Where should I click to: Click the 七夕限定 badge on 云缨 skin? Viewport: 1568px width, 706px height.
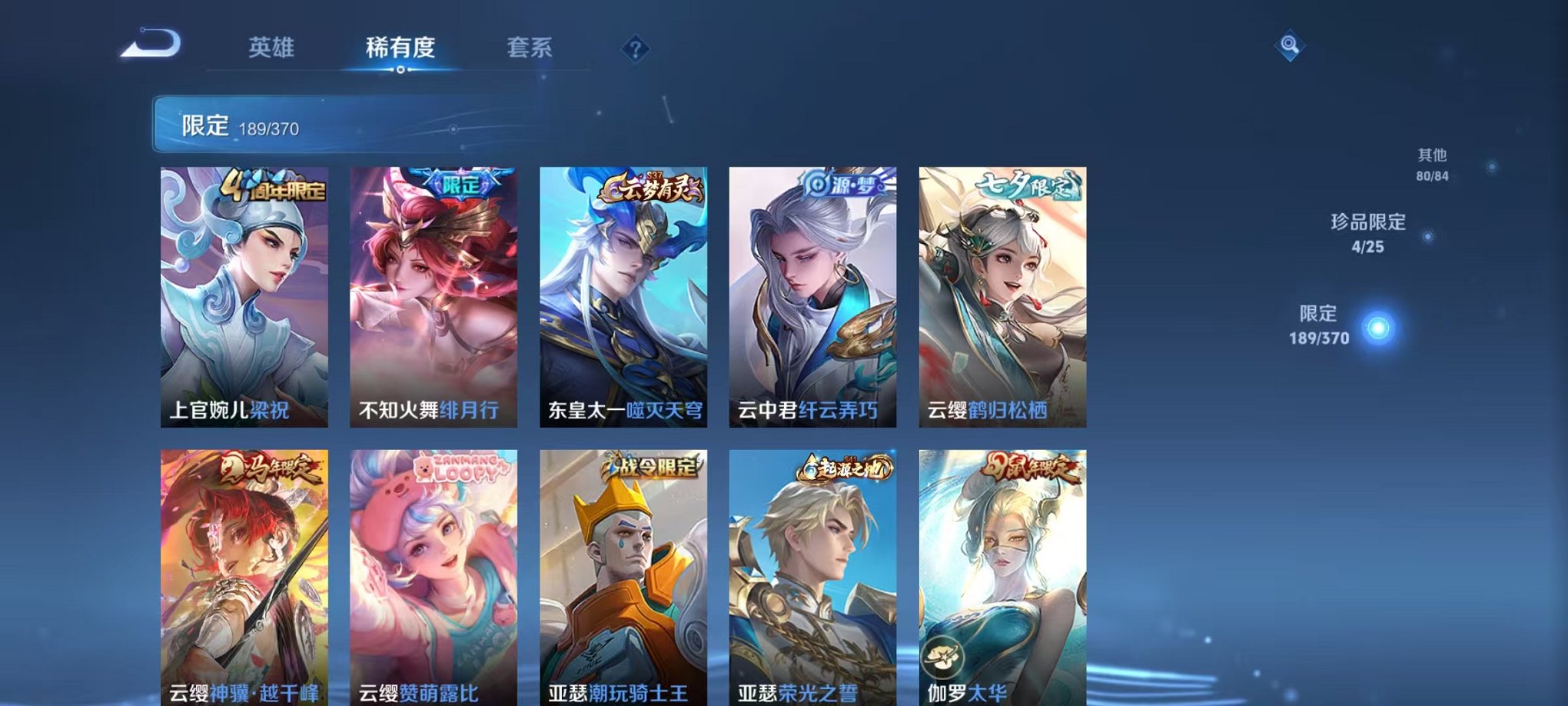click(1031, 182)
